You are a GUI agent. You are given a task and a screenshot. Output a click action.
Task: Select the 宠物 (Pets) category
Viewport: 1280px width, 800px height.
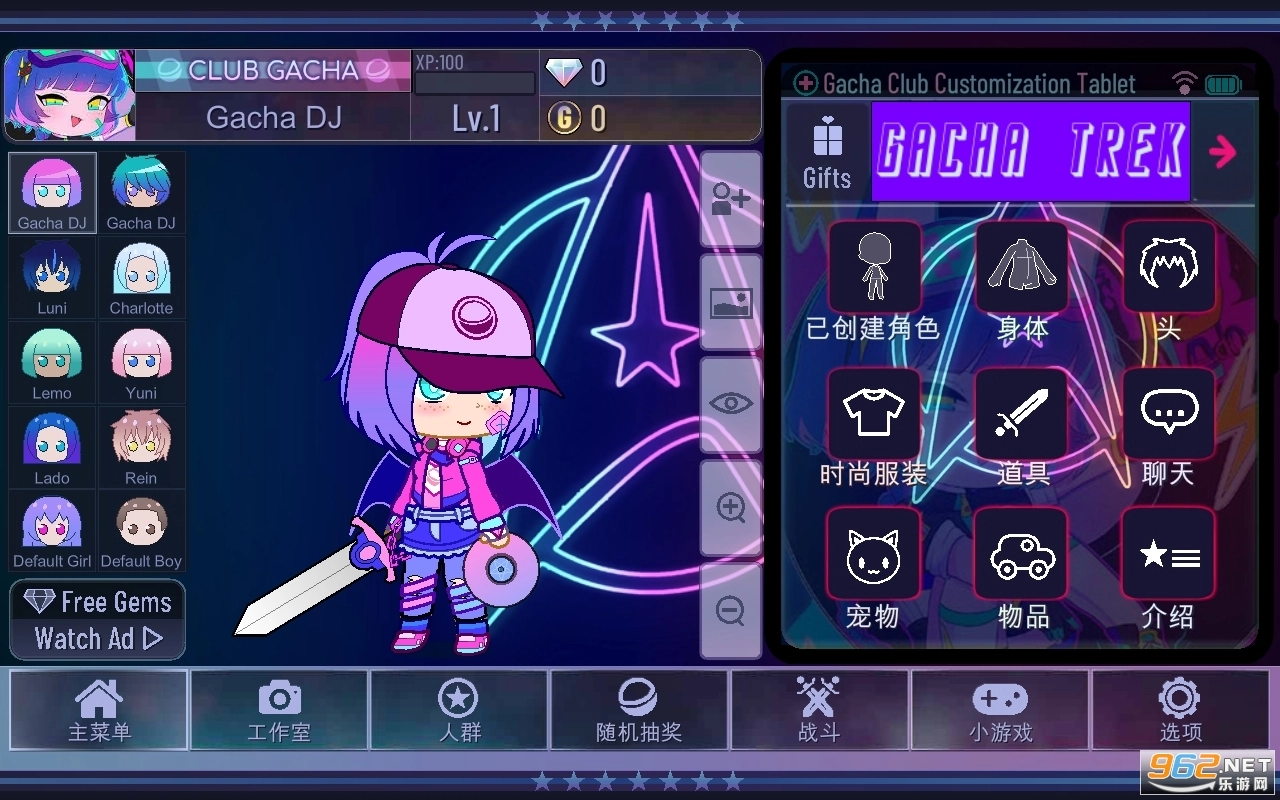click(874, 553)
